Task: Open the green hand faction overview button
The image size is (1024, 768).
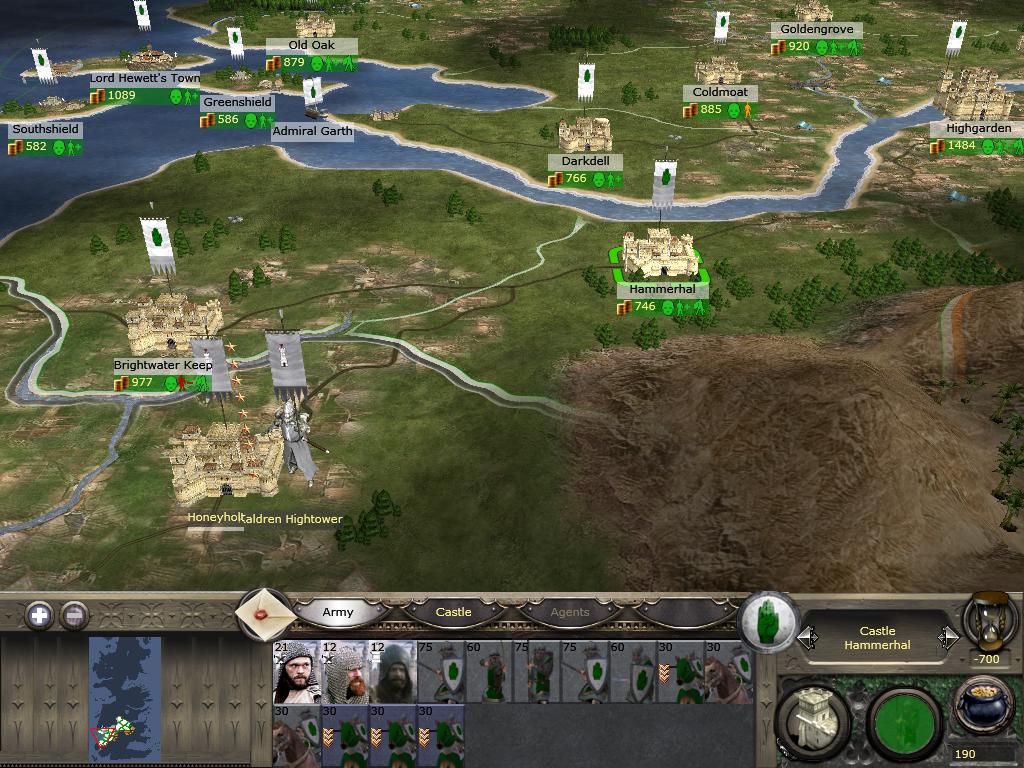Action: click(x=768, y=620)
